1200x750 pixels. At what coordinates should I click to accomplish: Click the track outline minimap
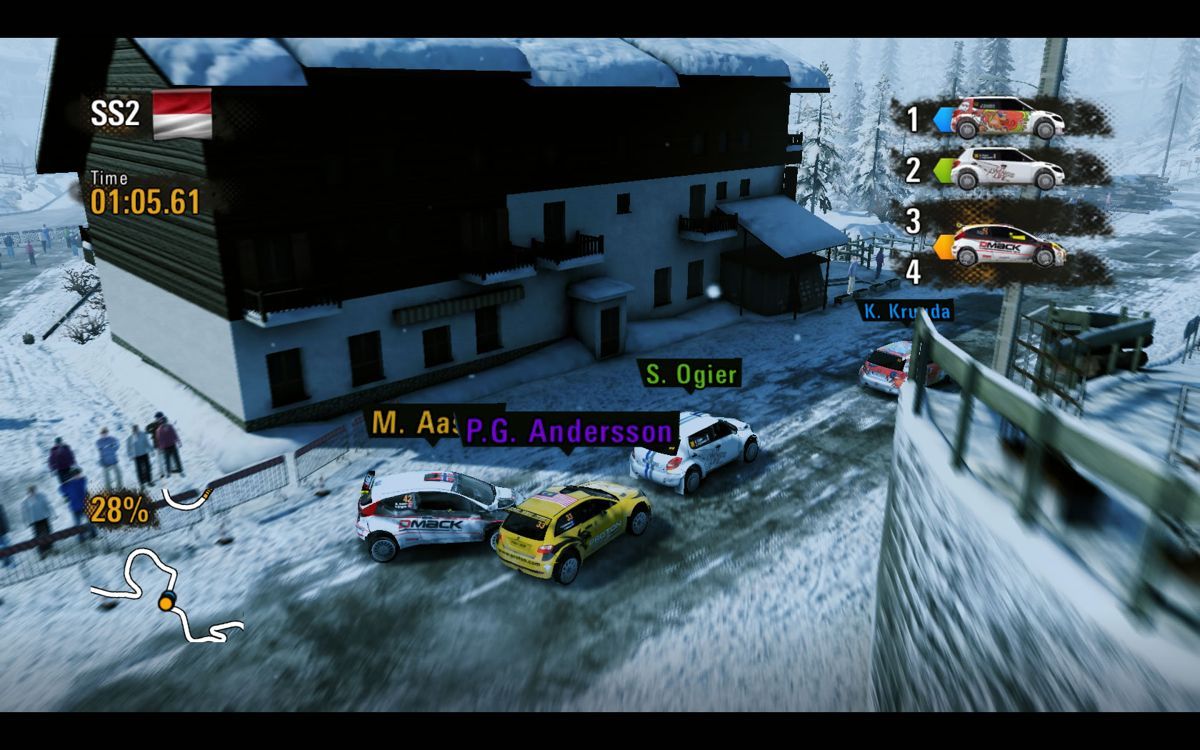(166, 600)
